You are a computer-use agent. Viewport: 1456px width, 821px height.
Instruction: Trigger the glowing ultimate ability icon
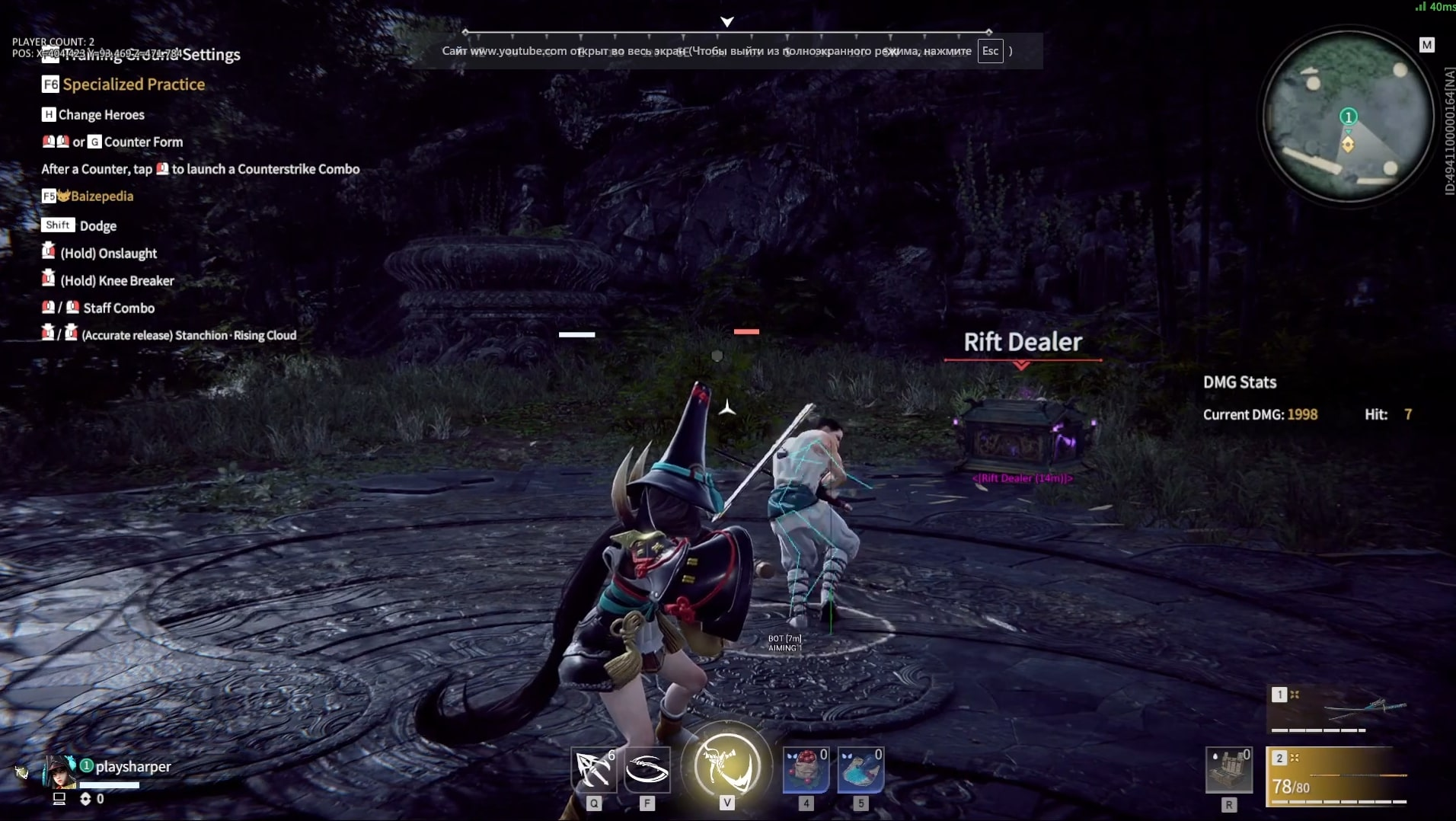[727, 765]
